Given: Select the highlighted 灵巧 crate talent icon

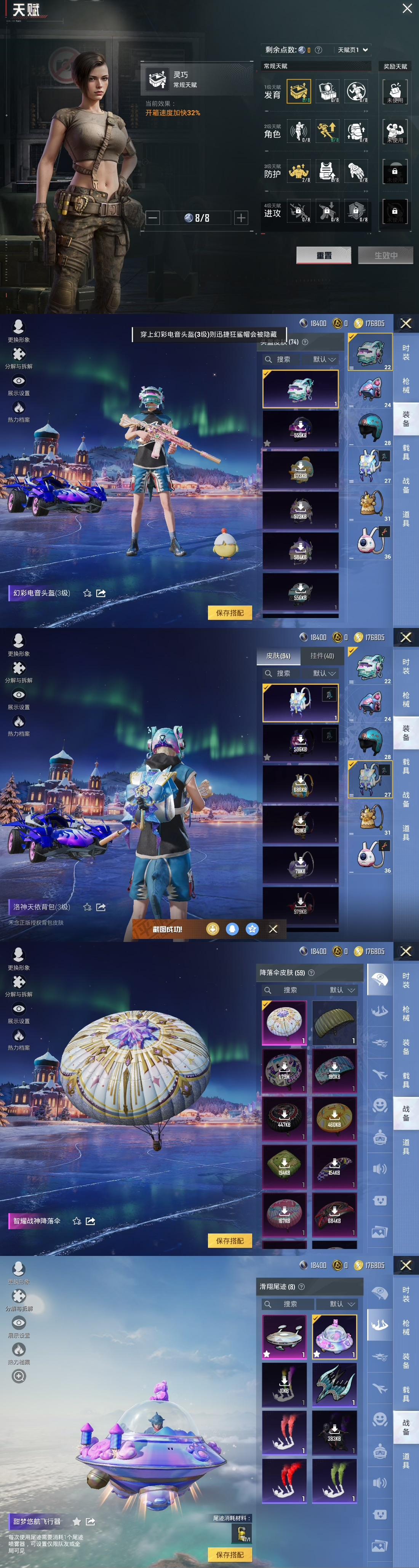Looking at the screenshot, I should point(299,91).
